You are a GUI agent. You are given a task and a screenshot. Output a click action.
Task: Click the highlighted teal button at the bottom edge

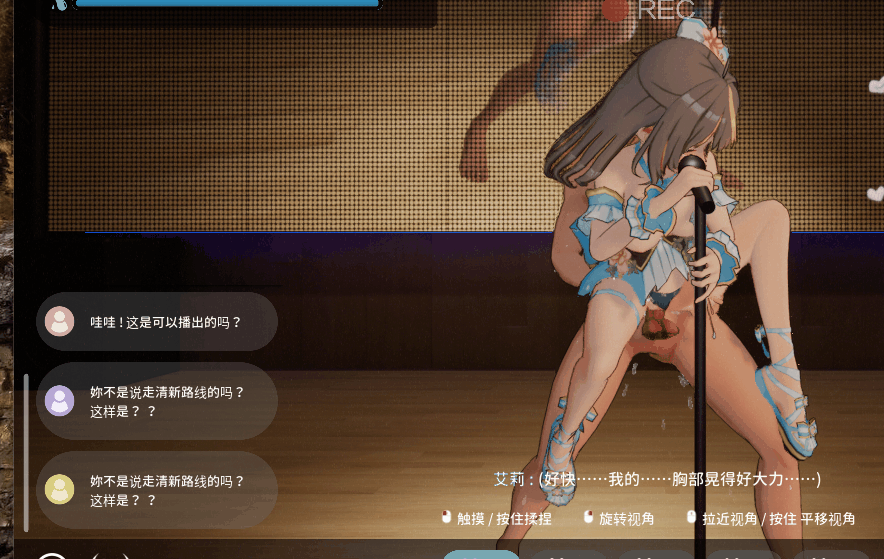[x=481, y=554]
